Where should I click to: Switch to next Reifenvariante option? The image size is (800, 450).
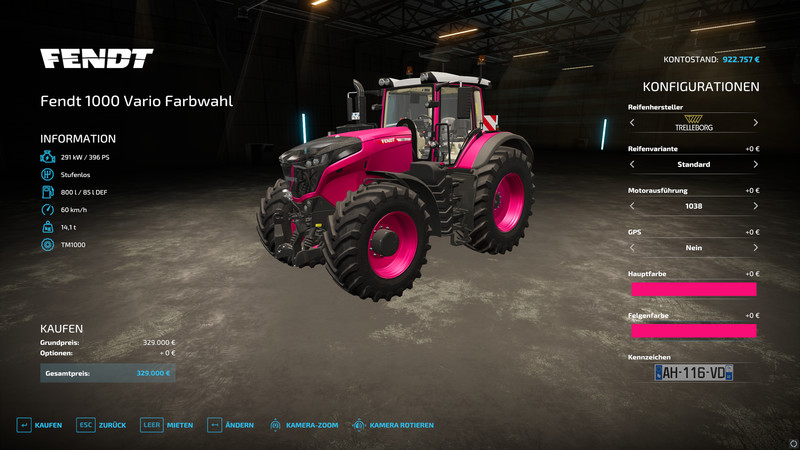(x=755, y=164)
